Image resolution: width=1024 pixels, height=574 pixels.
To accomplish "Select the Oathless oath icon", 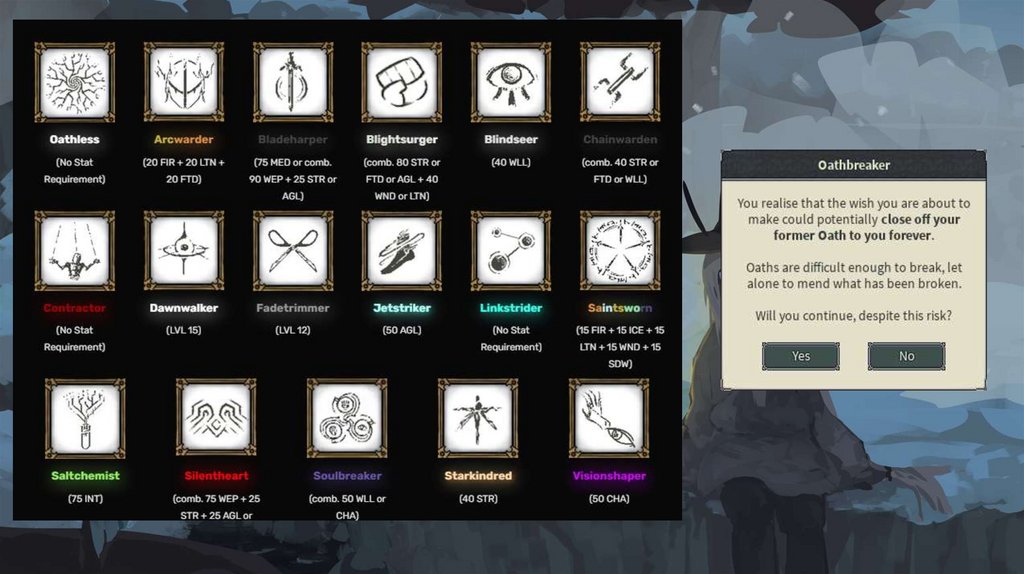I will [75, 82].
